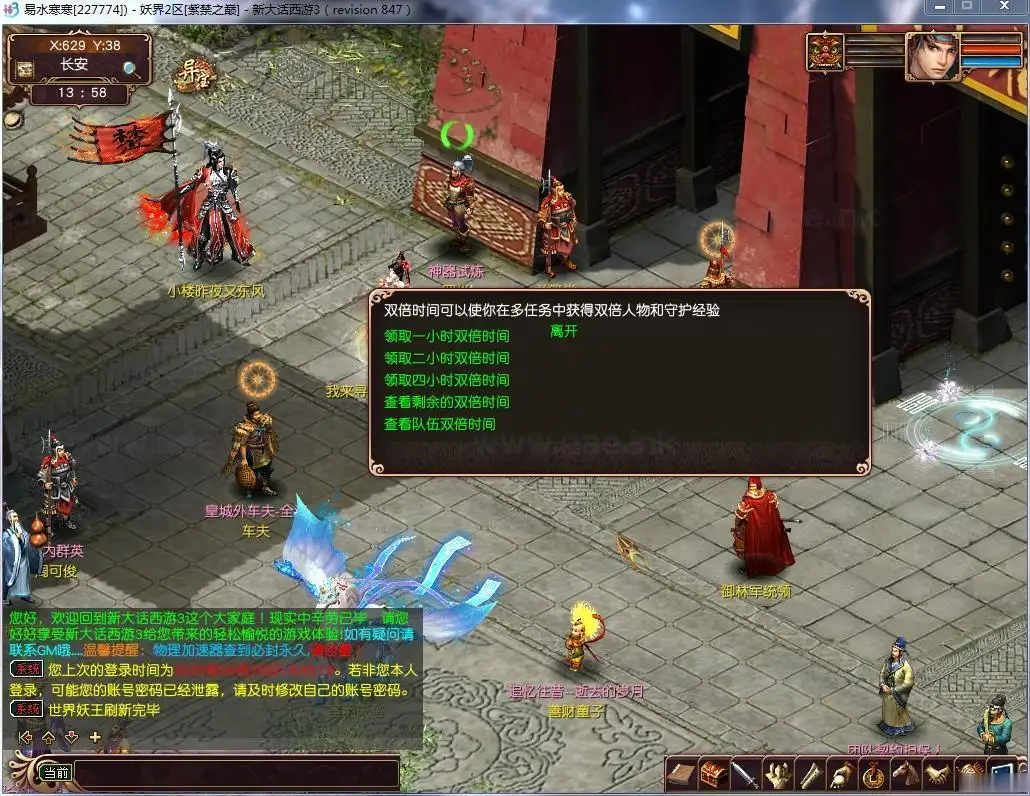Select 领取二小时双倍时间 option
Screen dimensions: 1030x796
446,358
